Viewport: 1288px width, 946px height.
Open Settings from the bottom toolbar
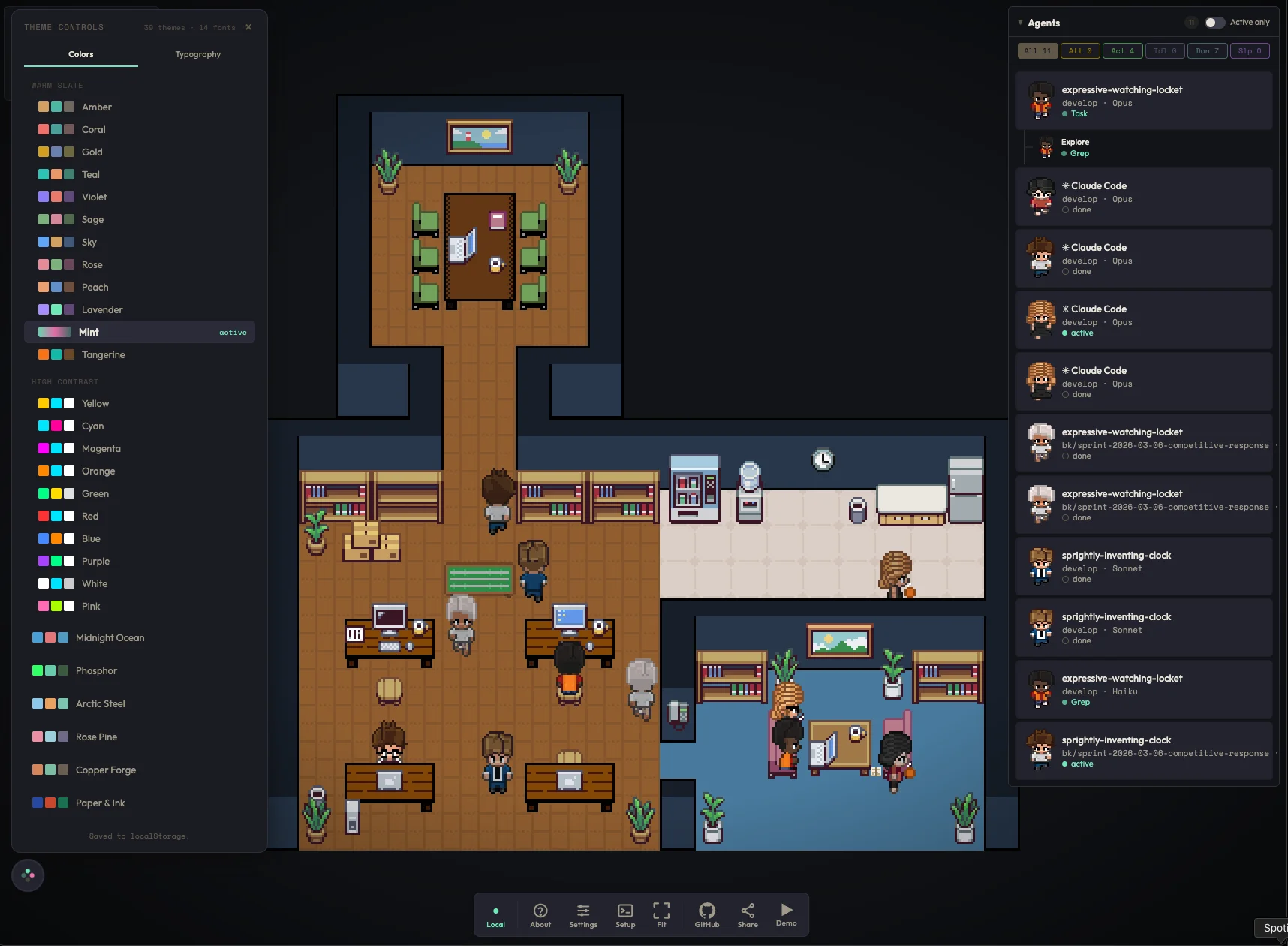[x=583, y=914]
